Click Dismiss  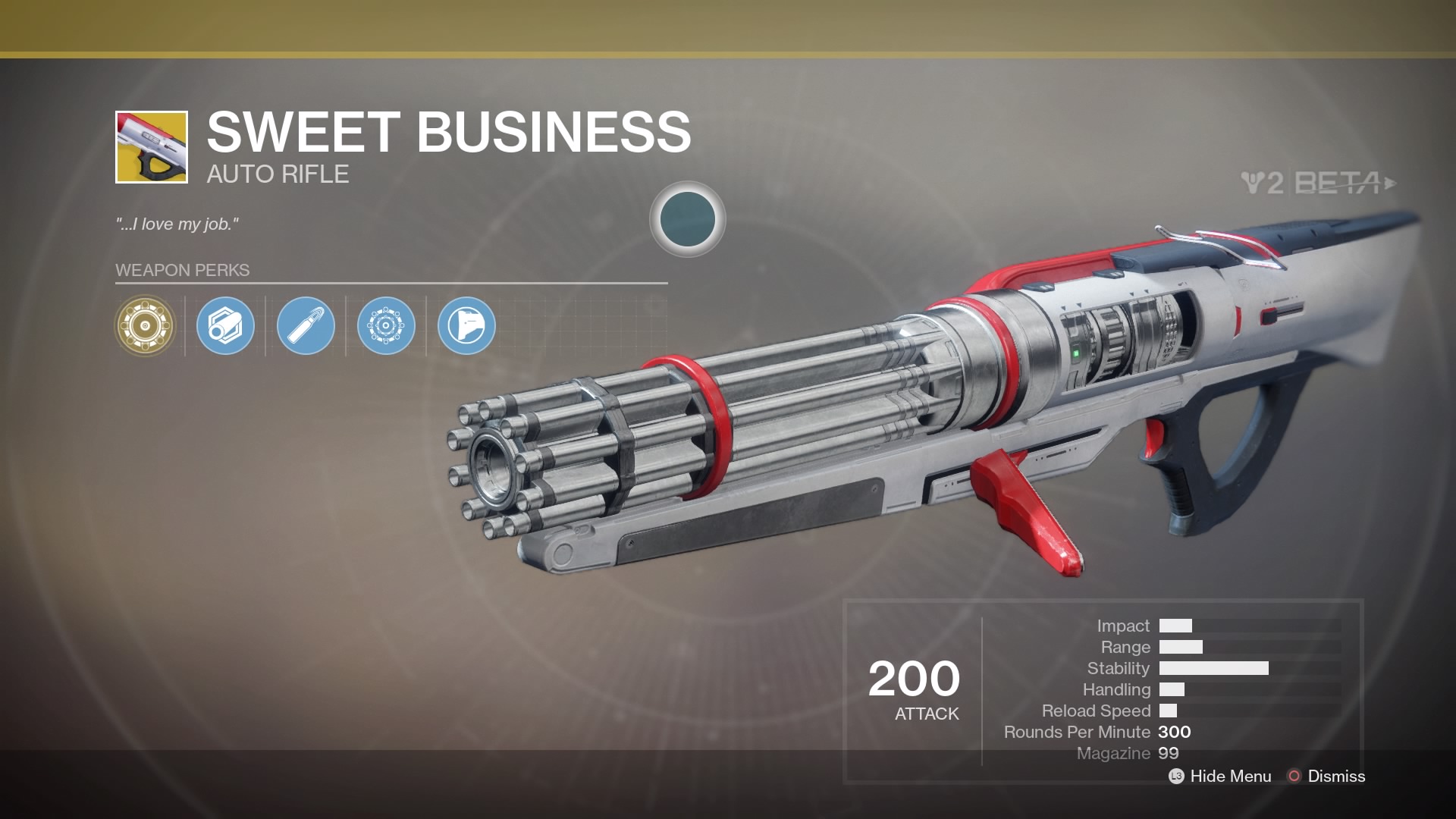click(x=1336, y=777)
